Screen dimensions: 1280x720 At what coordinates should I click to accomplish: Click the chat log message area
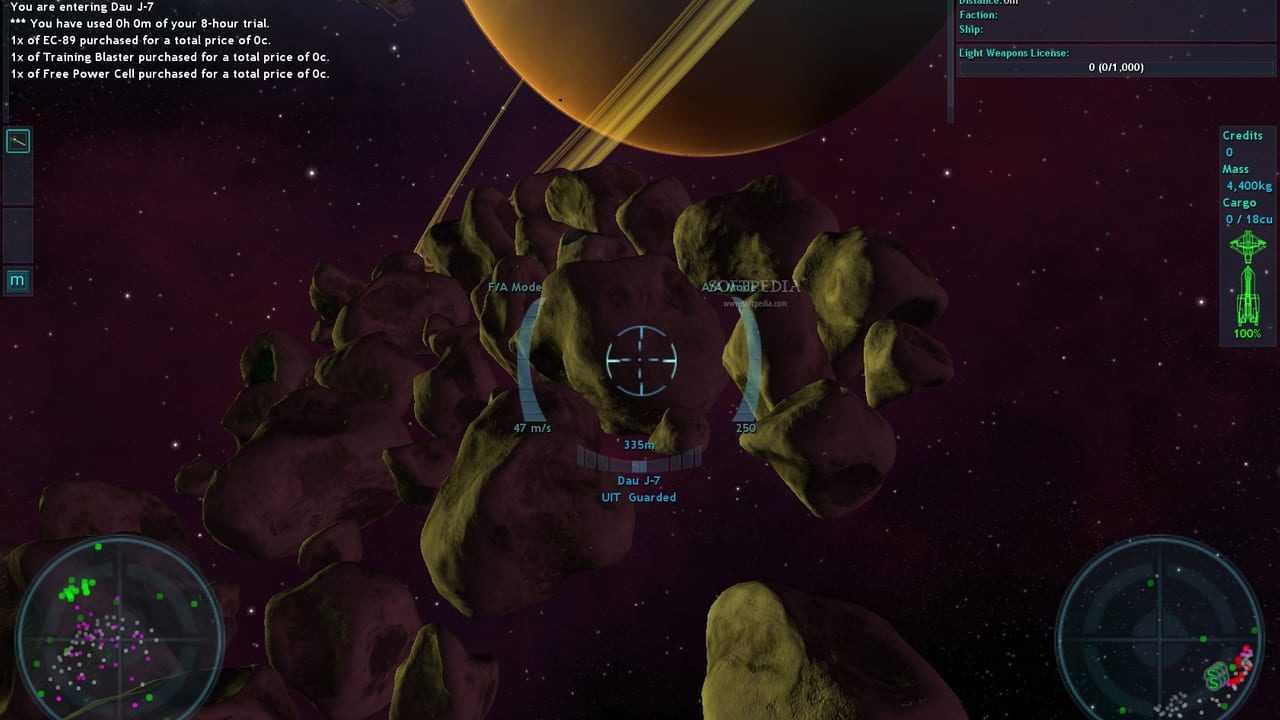pyautogui.click(x=170, y=41)
